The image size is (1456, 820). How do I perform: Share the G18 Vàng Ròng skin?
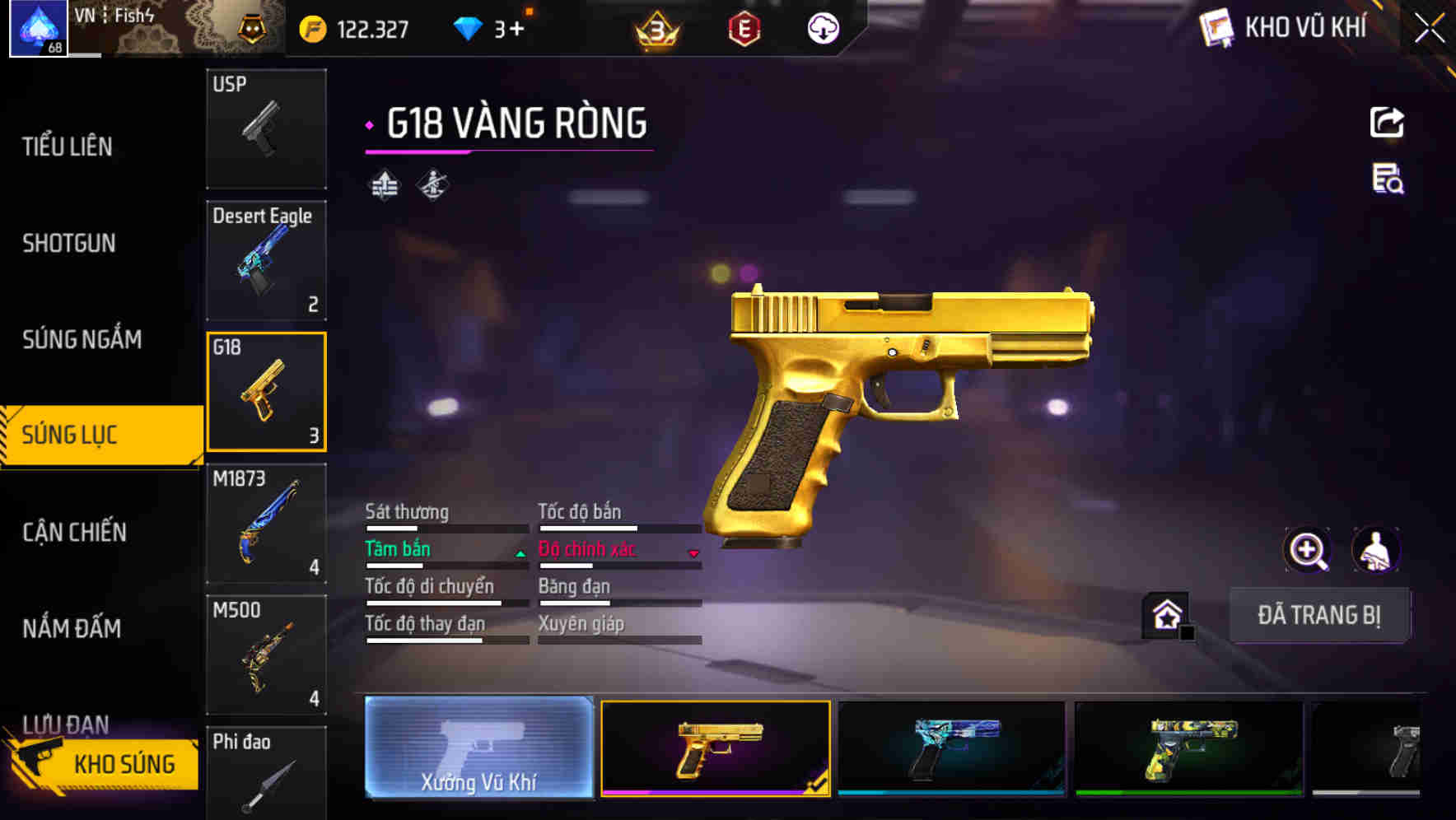tap(1388, 121)
